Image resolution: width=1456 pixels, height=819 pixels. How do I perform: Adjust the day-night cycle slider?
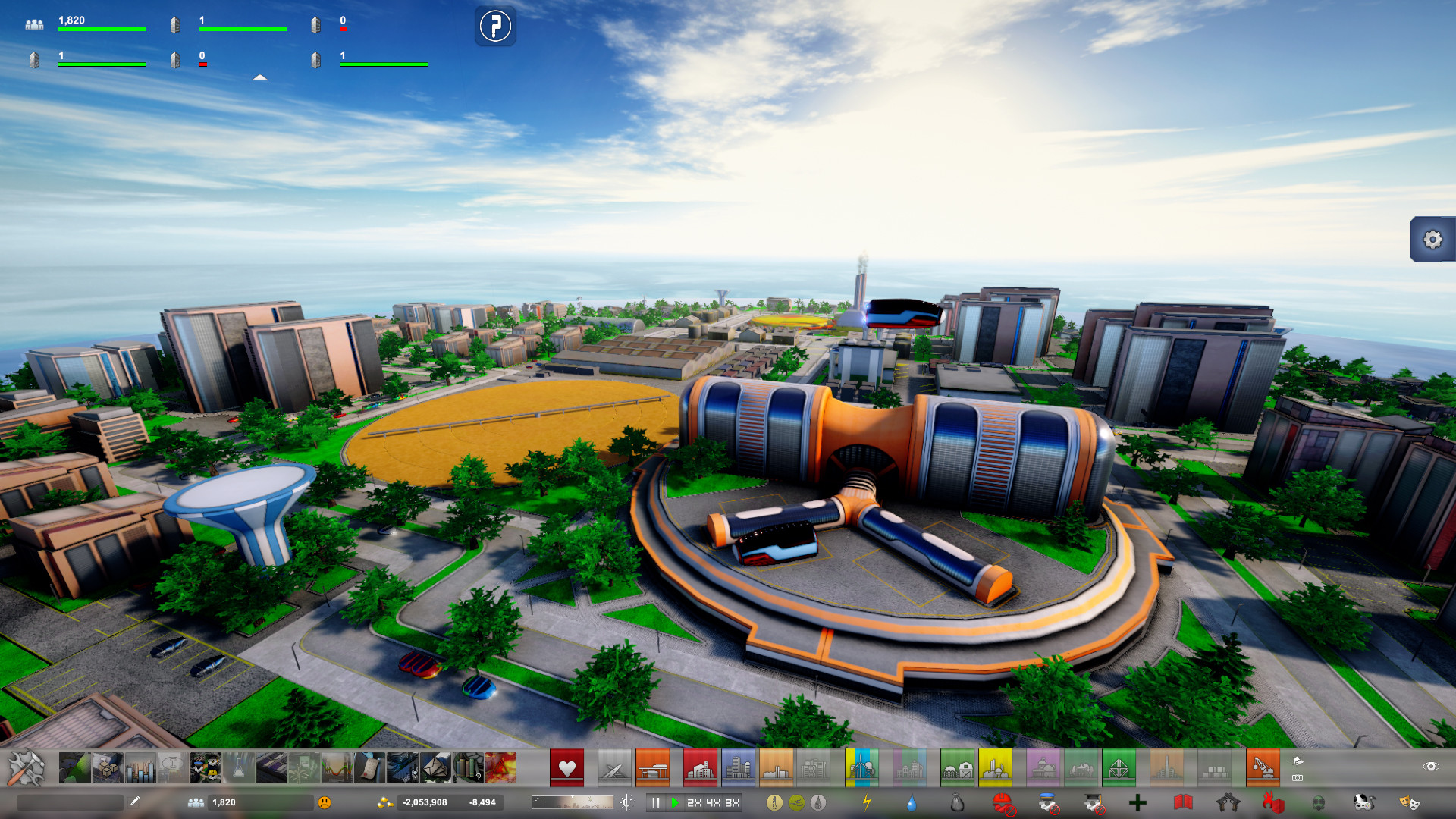pyautogui.click(x=573, y=802)
